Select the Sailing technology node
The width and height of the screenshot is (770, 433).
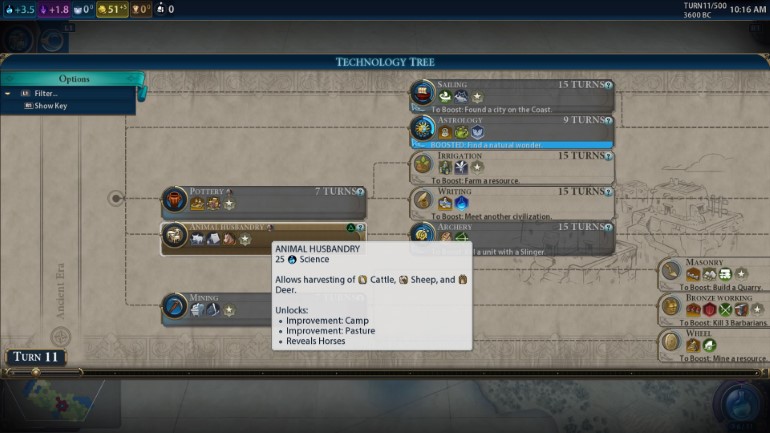[510, 95]
